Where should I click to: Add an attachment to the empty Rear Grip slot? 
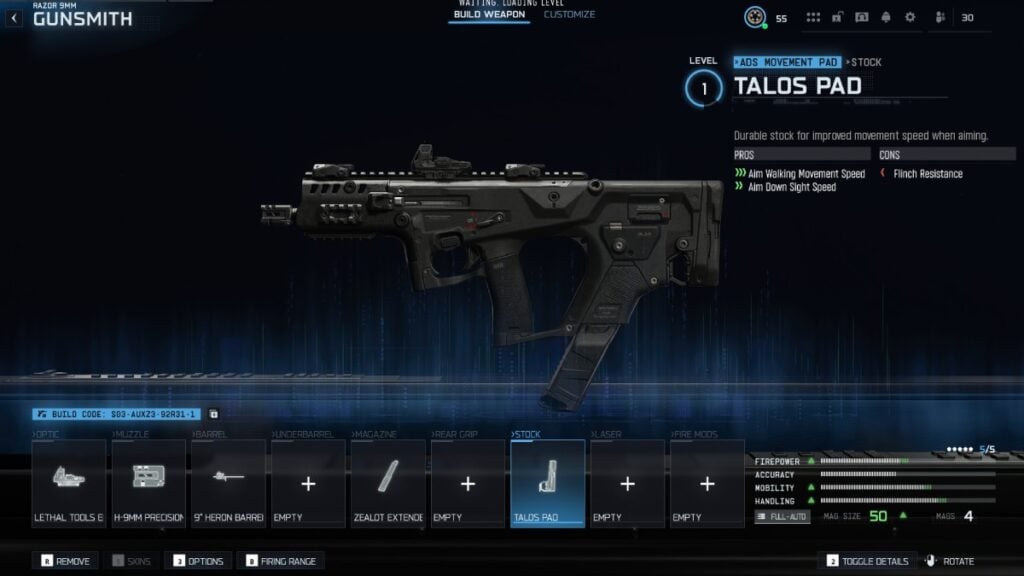[x=467, y=483]
